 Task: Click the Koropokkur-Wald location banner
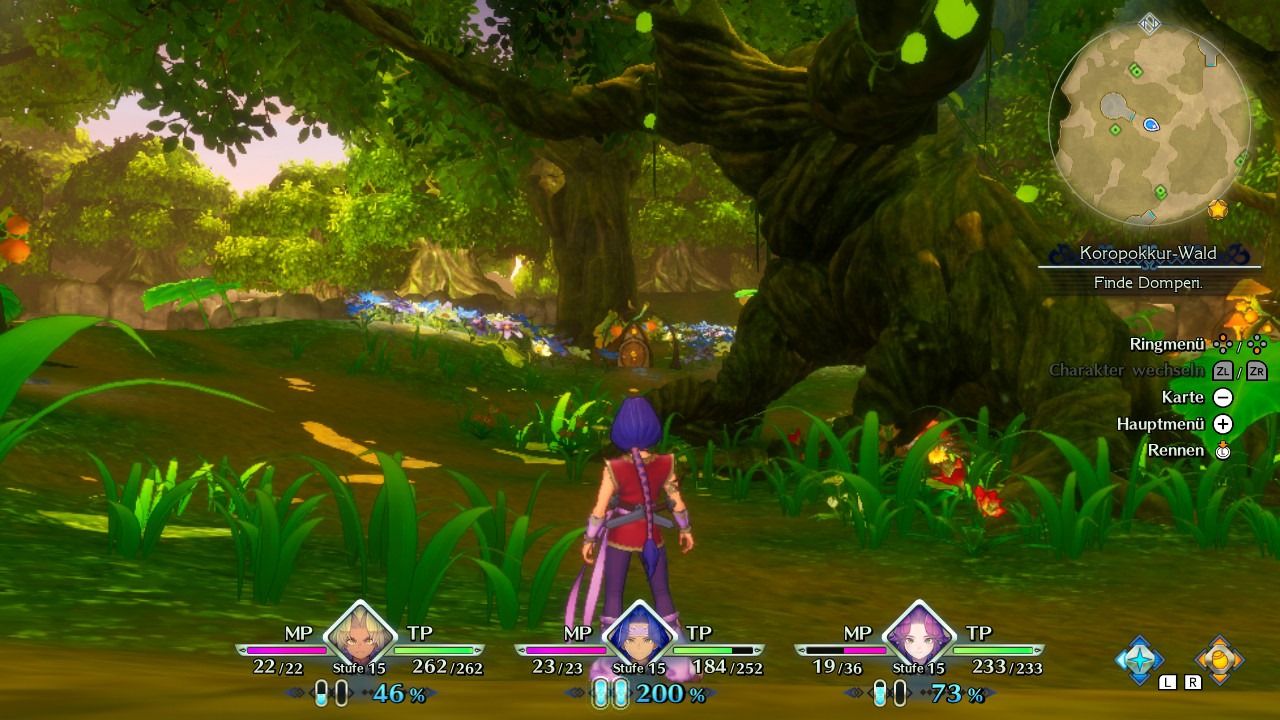pos(1148,253)
